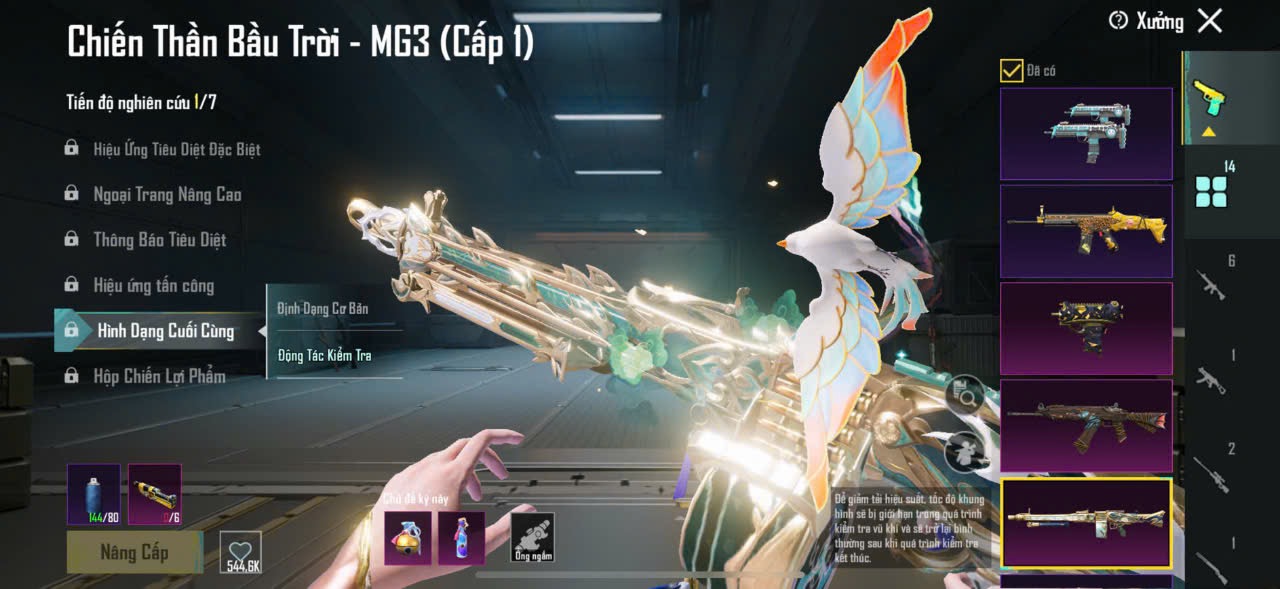Select the bell grenade theme item
Image resolution: width=1280 pixels, height=589 pixels.
coord(408,538)
